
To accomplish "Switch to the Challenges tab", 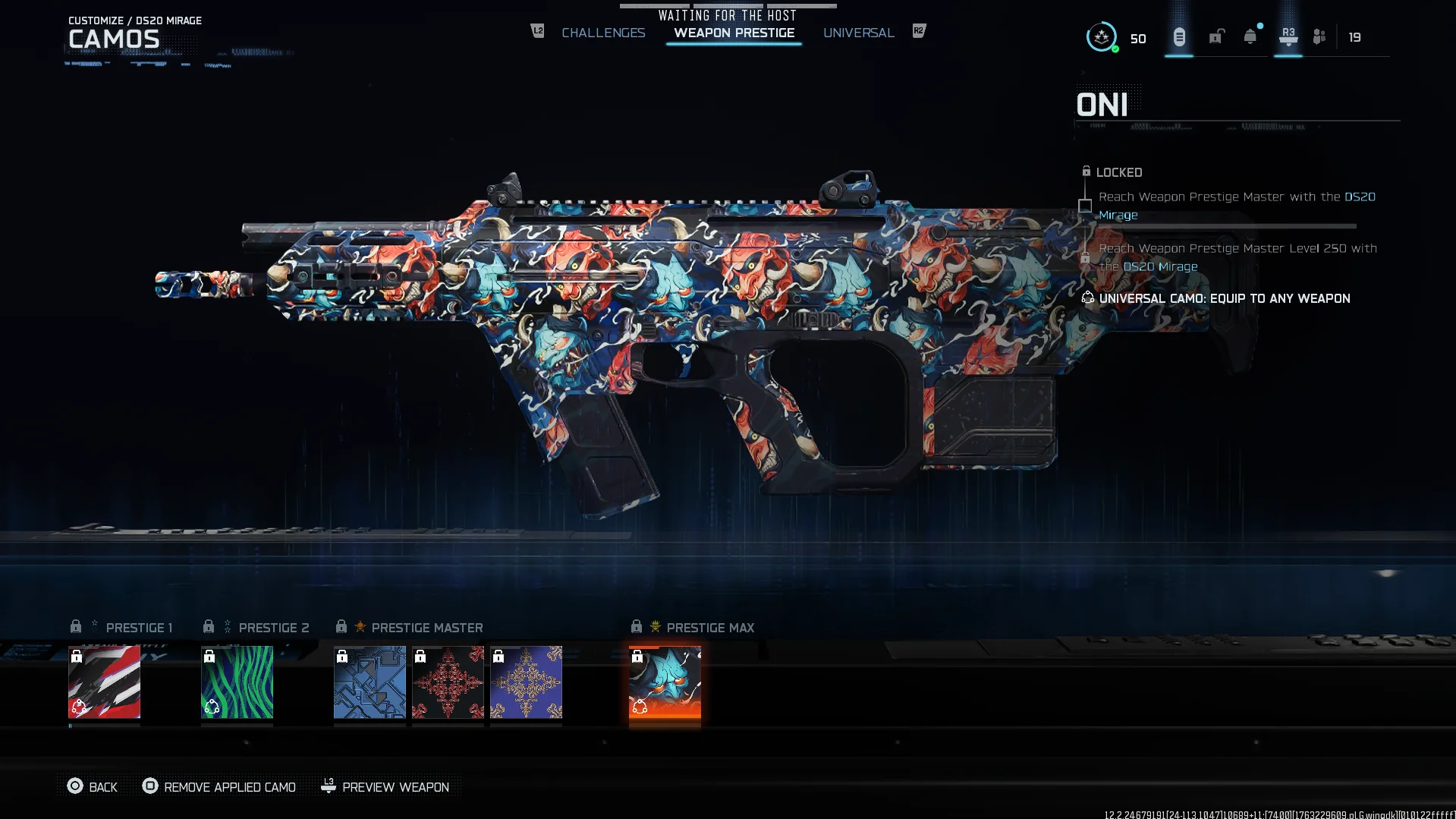I will coord(603,33).
